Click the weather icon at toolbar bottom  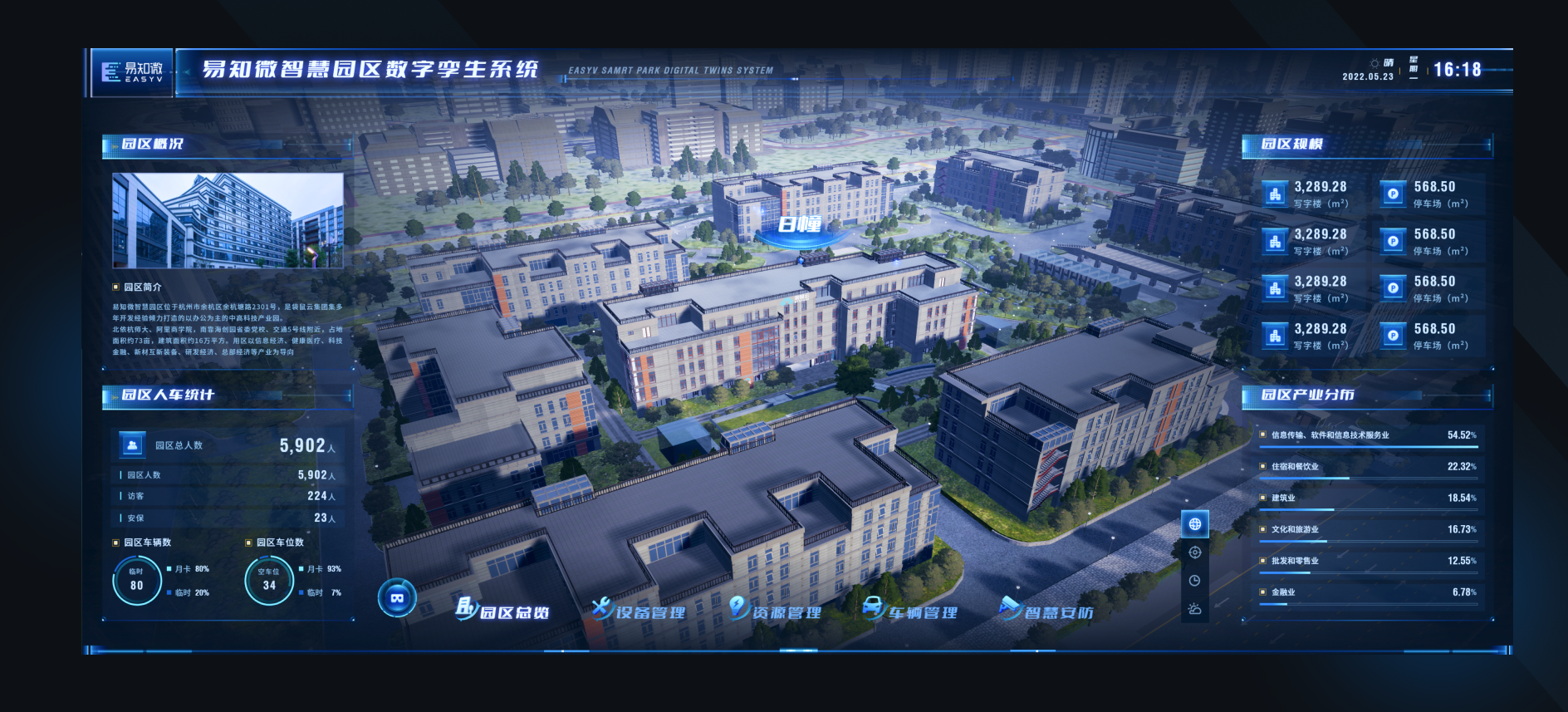point(1196,609)
